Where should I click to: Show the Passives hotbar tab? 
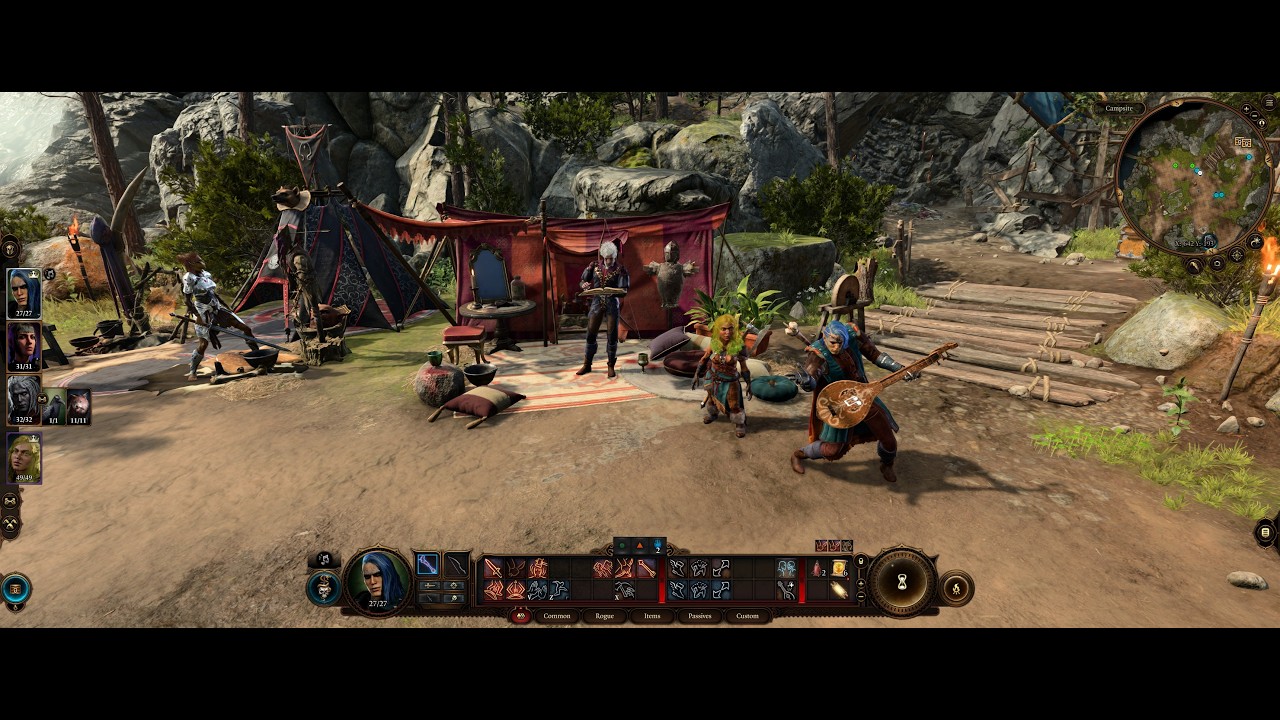[x=700, y=616]
